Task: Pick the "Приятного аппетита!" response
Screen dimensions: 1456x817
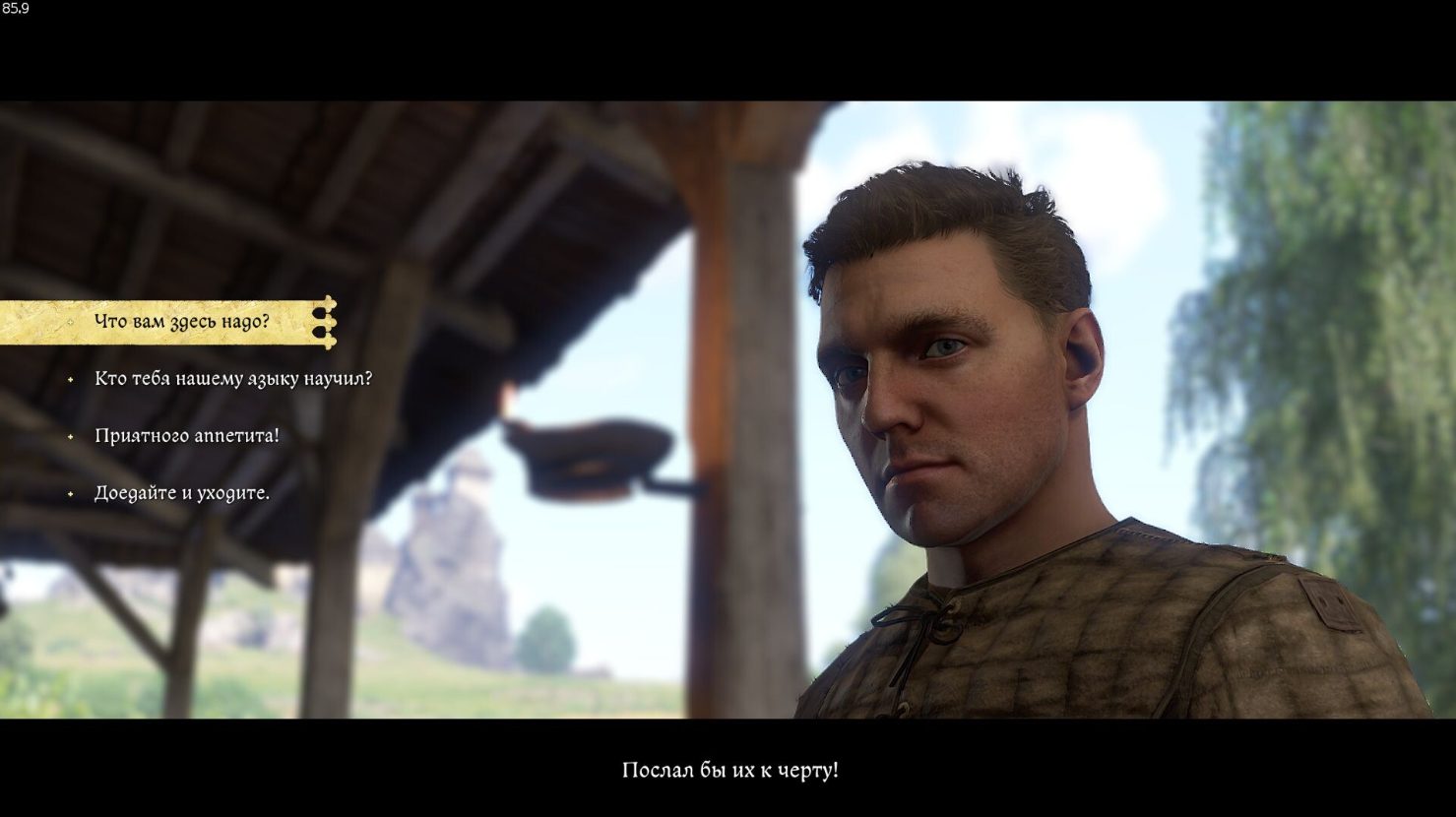Action: (x=186, y=436)
